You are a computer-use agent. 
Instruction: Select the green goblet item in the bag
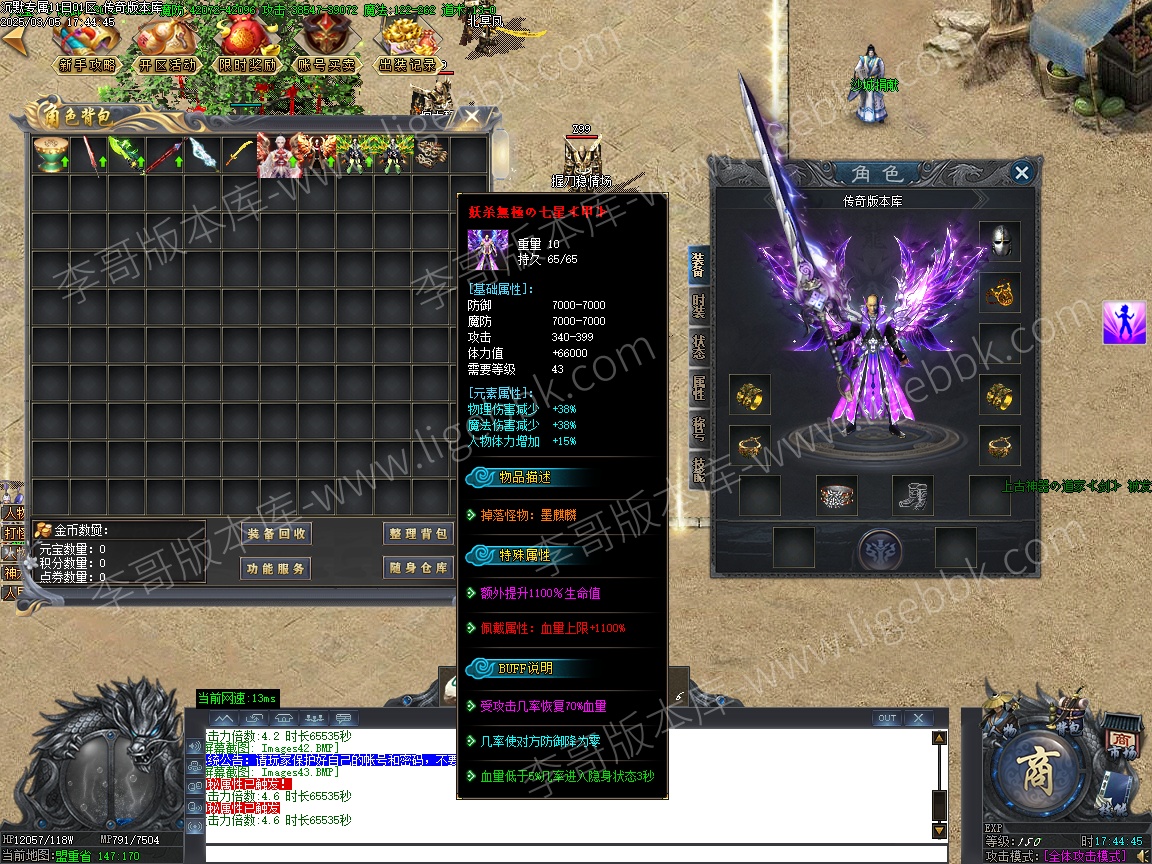click(49, 156)
